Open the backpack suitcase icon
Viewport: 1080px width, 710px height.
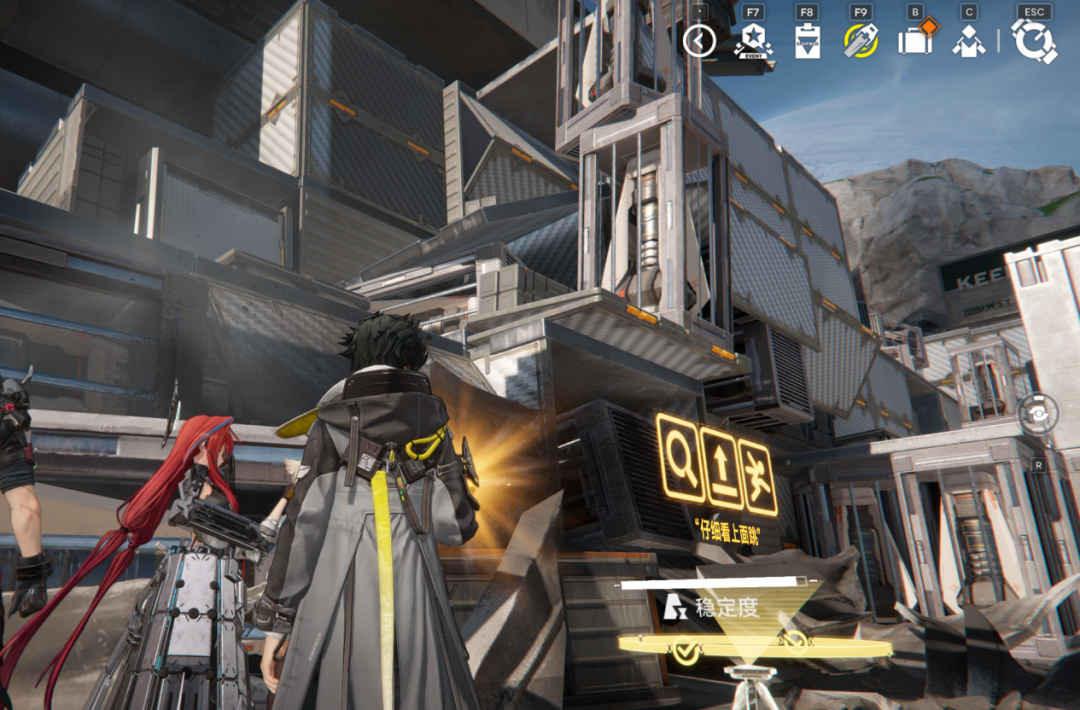(x=914, y=41)
